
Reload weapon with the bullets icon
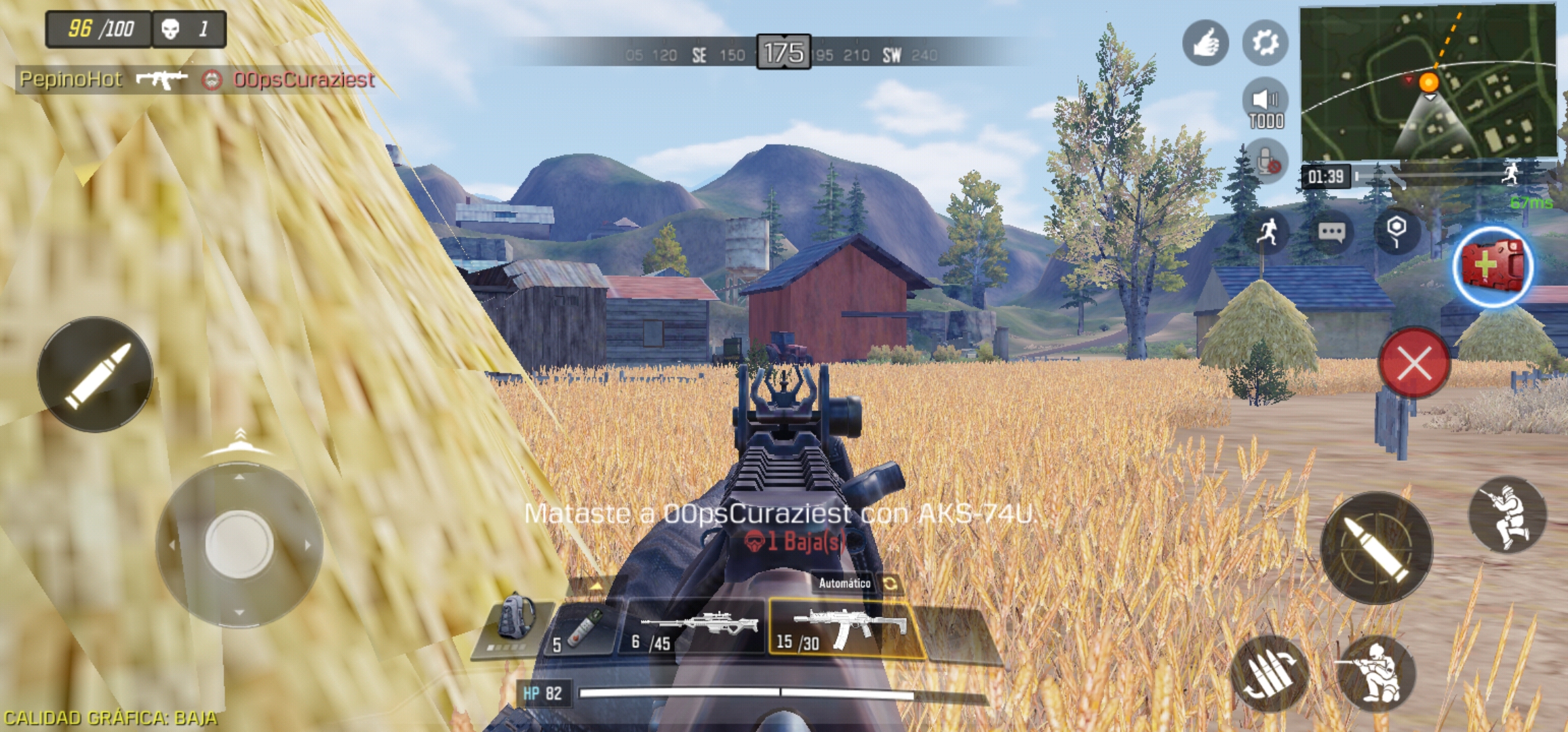(x=1268, y=673)
